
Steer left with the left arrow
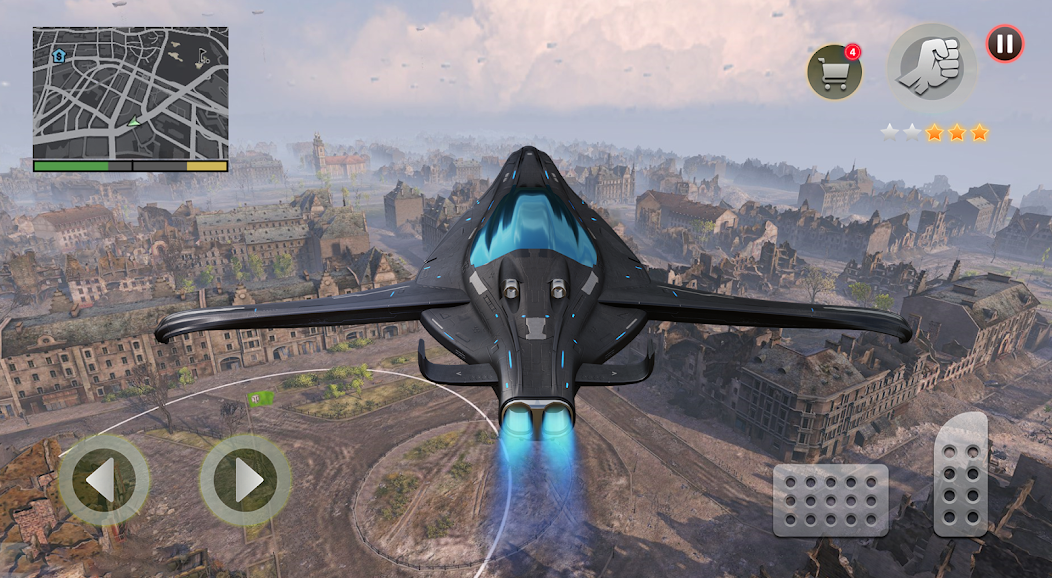[103, 481]
